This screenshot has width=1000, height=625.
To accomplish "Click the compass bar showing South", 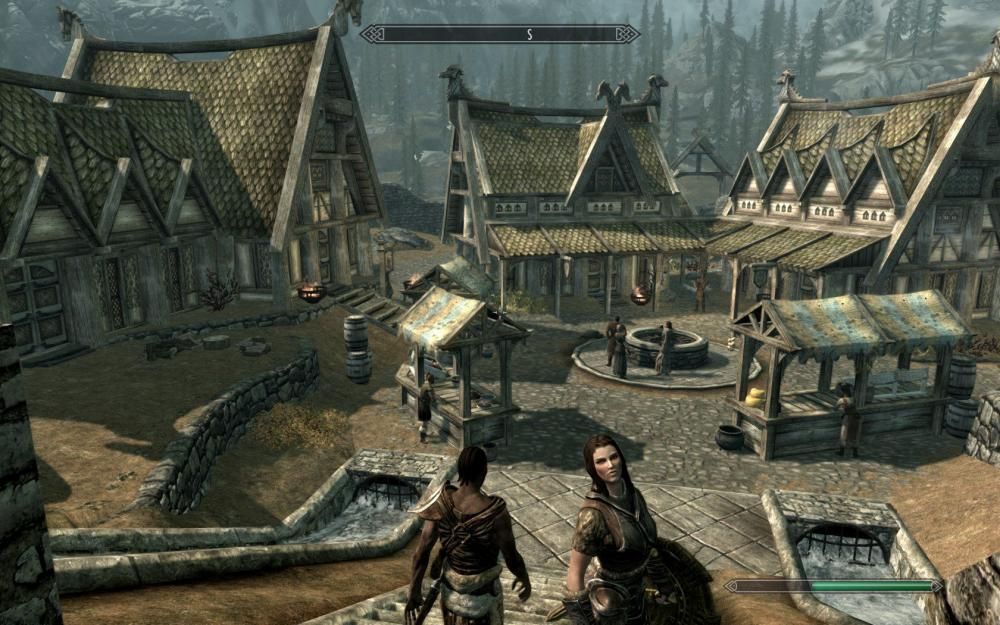I will [500, 34].
